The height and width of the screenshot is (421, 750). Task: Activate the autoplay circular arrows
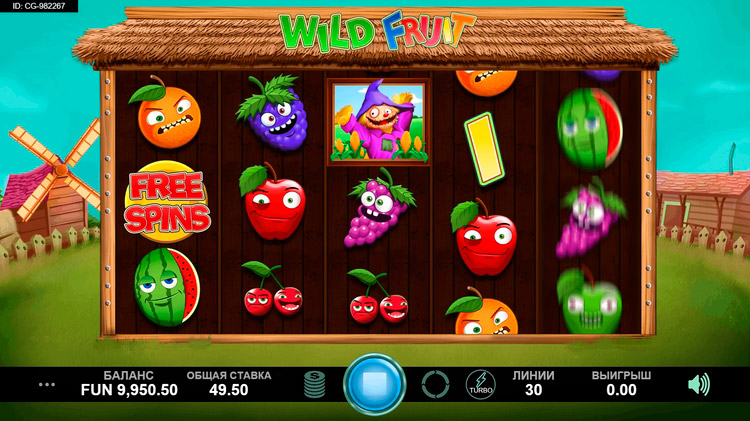pyautogui.click(x=435, y=384)
